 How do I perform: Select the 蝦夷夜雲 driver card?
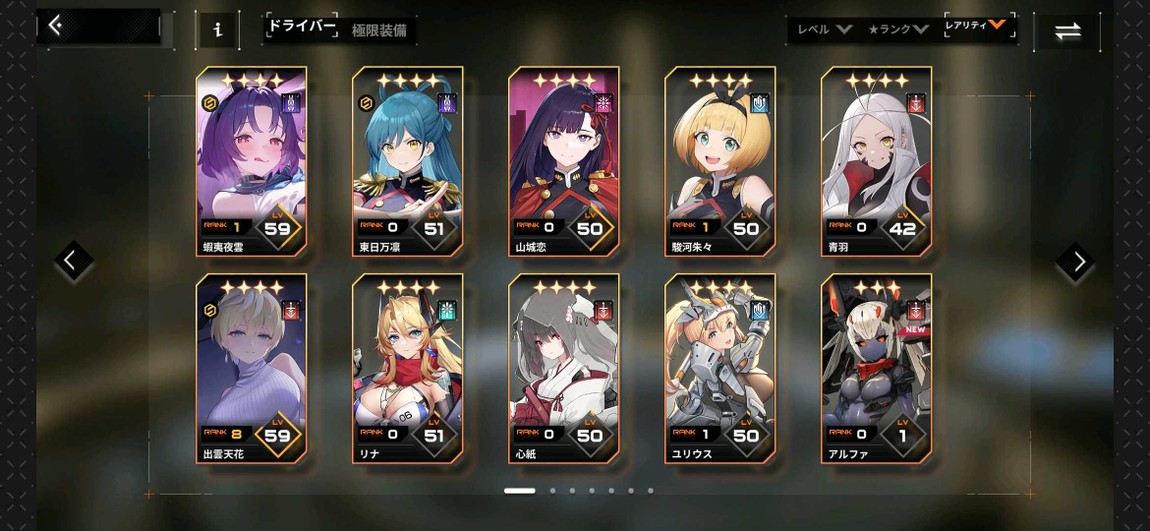251,160
